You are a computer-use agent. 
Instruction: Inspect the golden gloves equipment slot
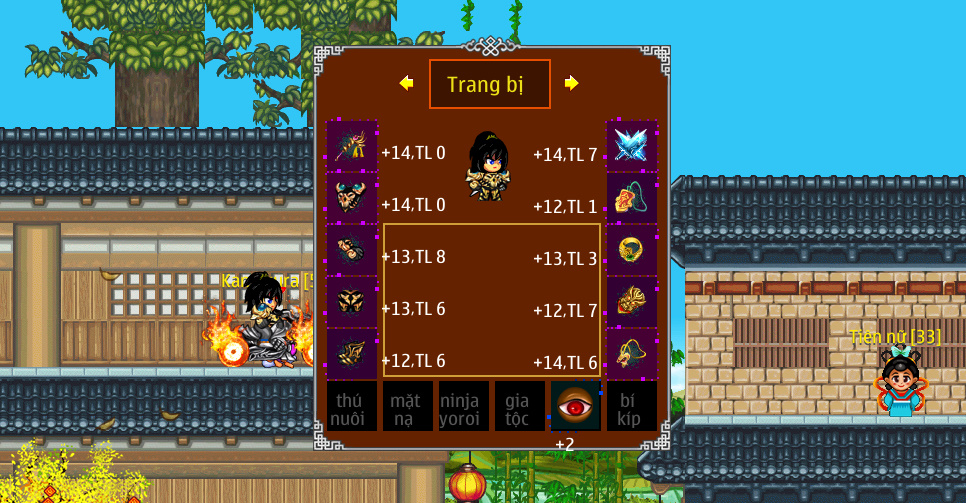click(352, 250)
